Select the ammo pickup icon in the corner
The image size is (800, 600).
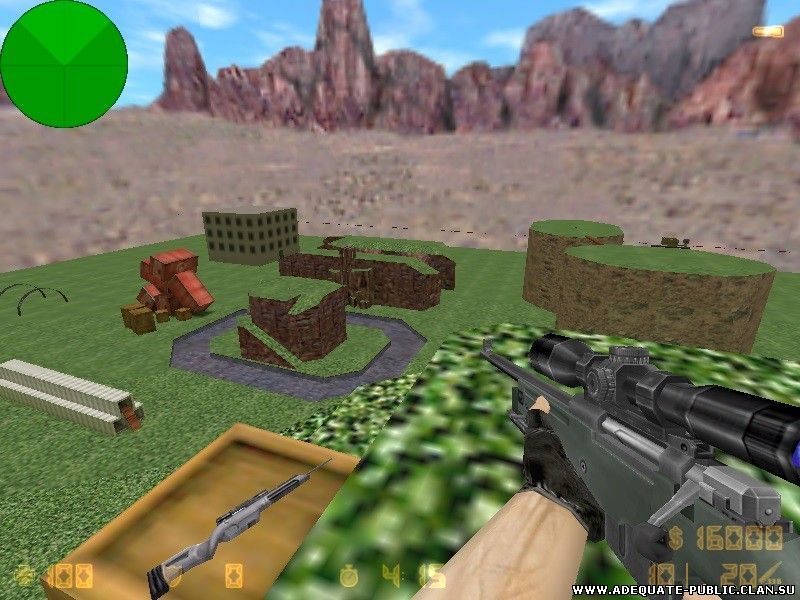(x=767, y=32)
